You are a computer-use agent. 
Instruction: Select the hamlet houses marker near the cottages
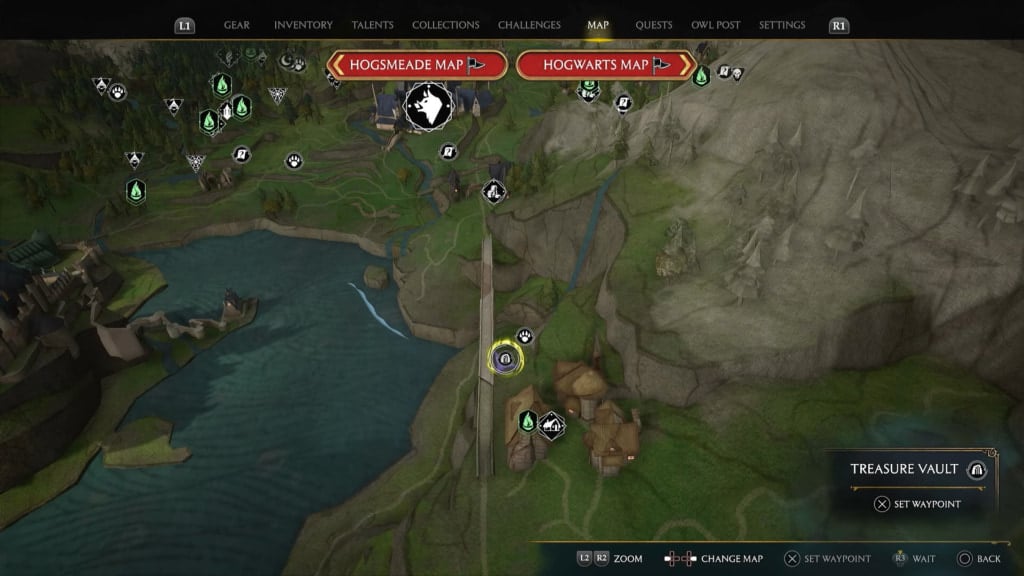click(551, 425)
